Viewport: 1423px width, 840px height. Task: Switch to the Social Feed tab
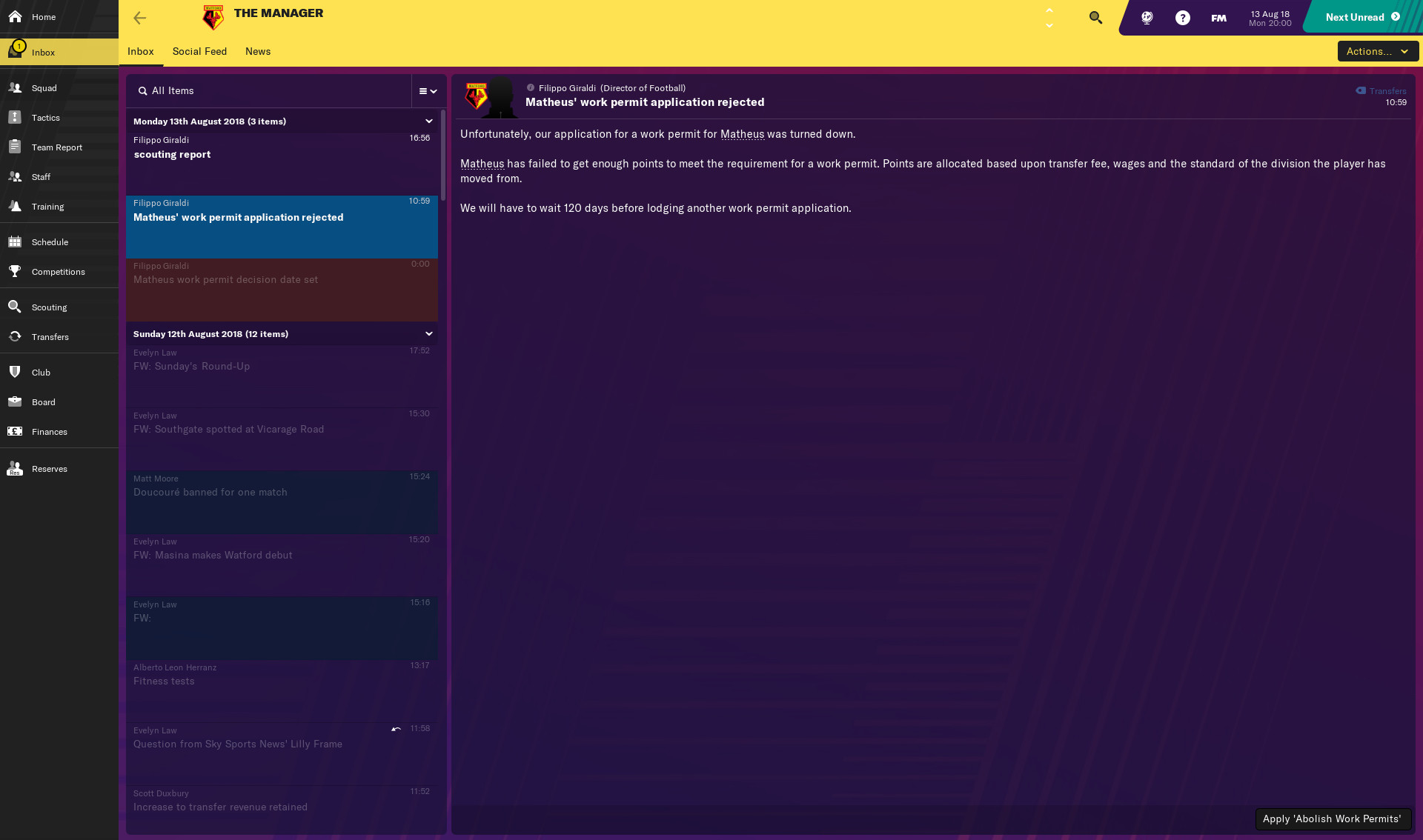[199, 51]
